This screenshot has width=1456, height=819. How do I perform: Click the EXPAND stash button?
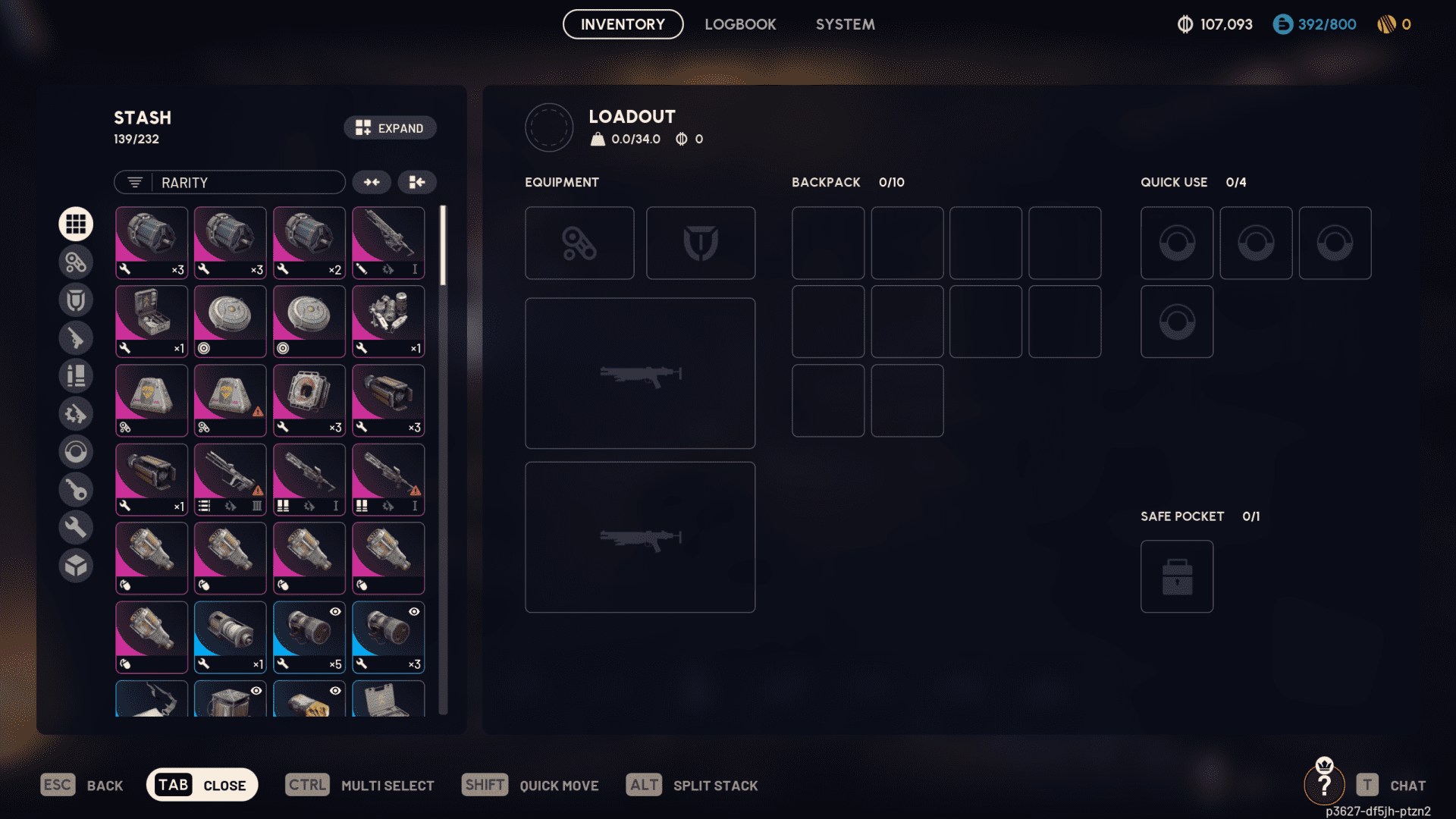click(x=390, y=127)
